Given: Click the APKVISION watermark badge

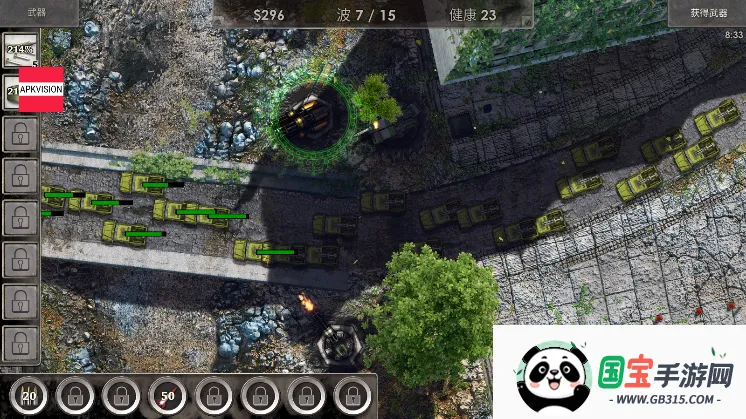Looking at the screenshot, I should (40, 87).
